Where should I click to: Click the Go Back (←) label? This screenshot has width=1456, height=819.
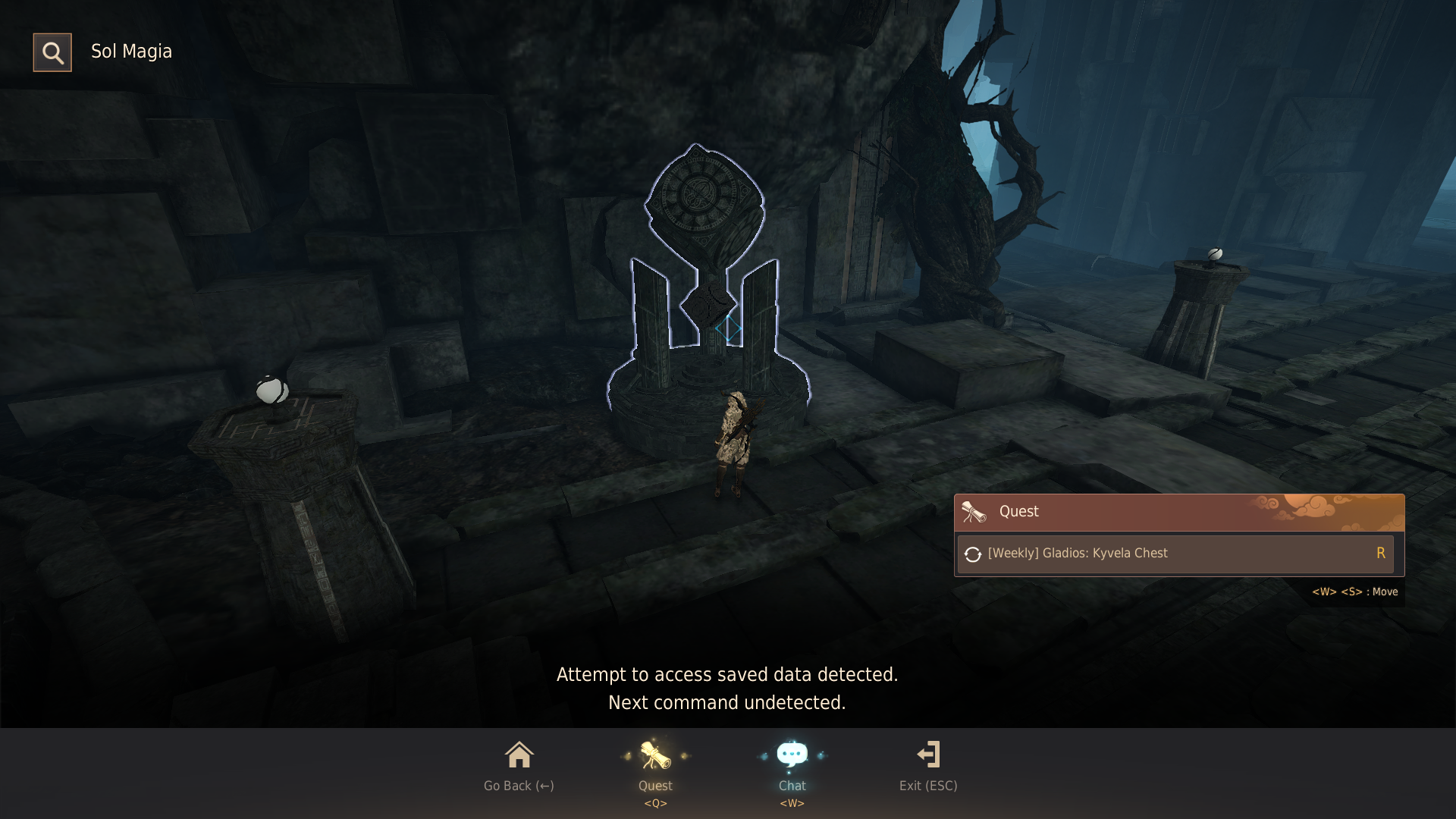[x=518, y=786]
